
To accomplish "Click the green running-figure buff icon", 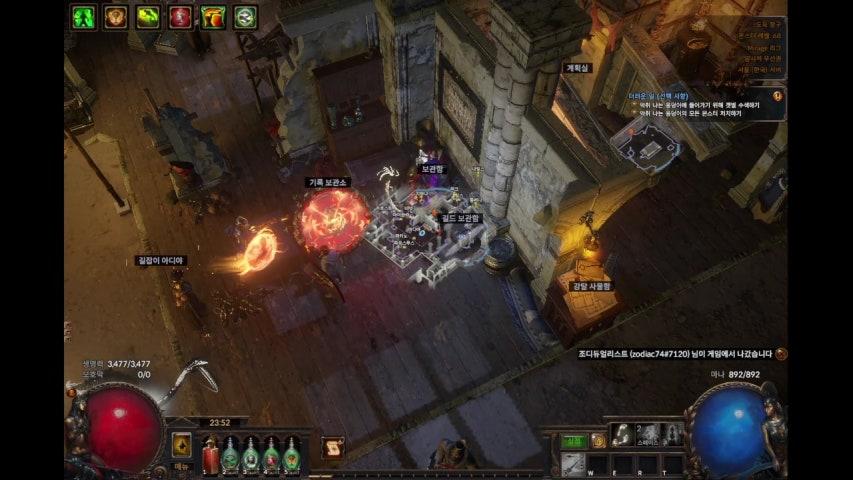I will point(83,17).
